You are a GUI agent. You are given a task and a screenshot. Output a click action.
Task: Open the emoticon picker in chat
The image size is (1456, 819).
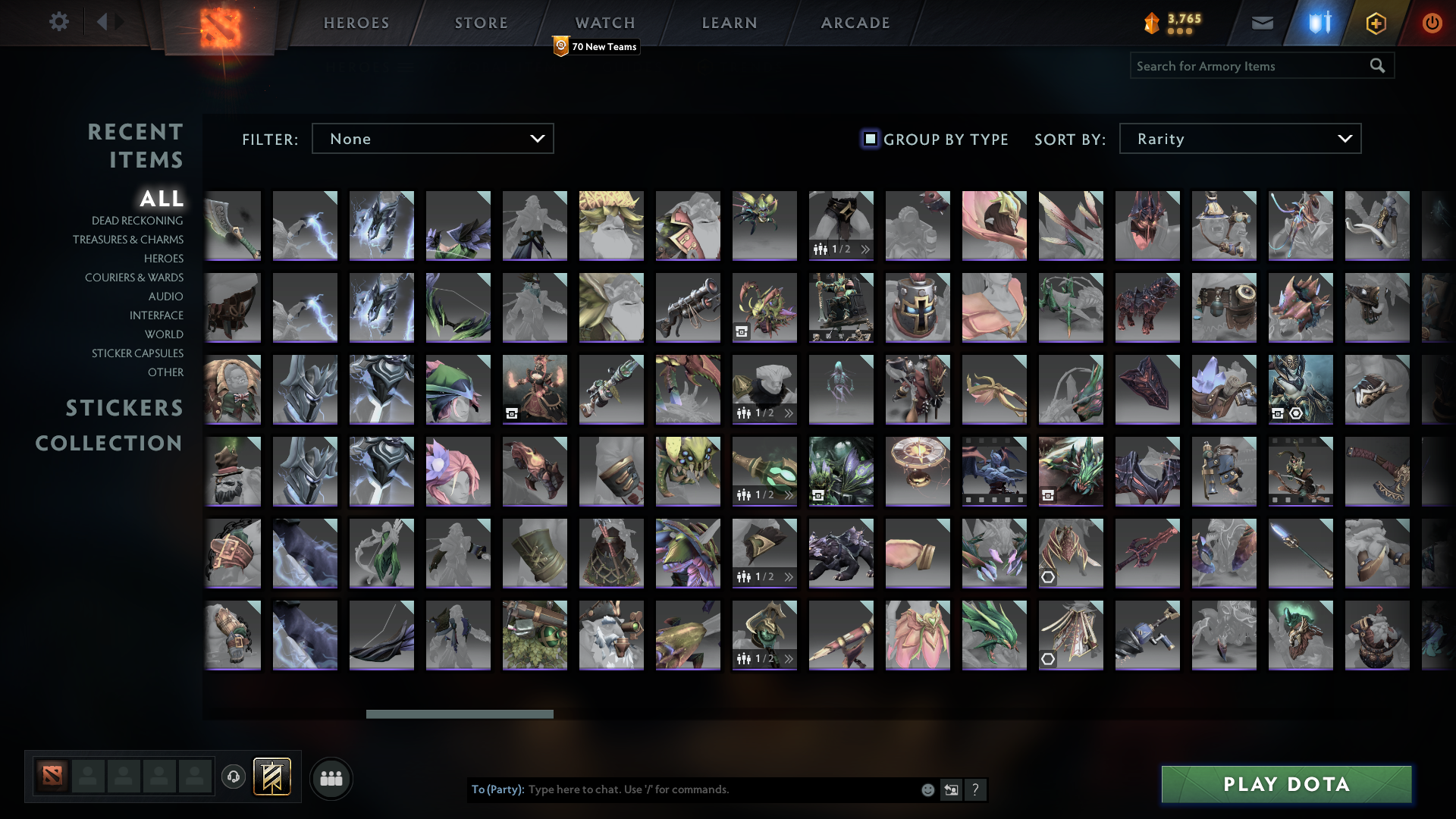927,789
